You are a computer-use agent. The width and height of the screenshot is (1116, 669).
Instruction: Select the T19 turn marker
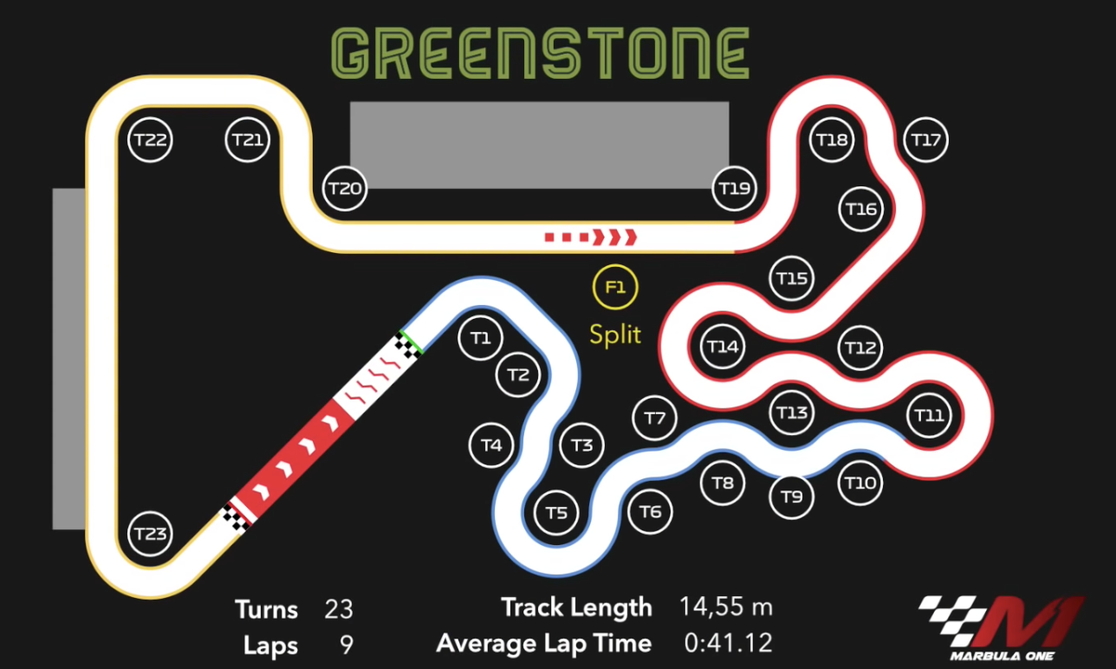click(735, 188)
